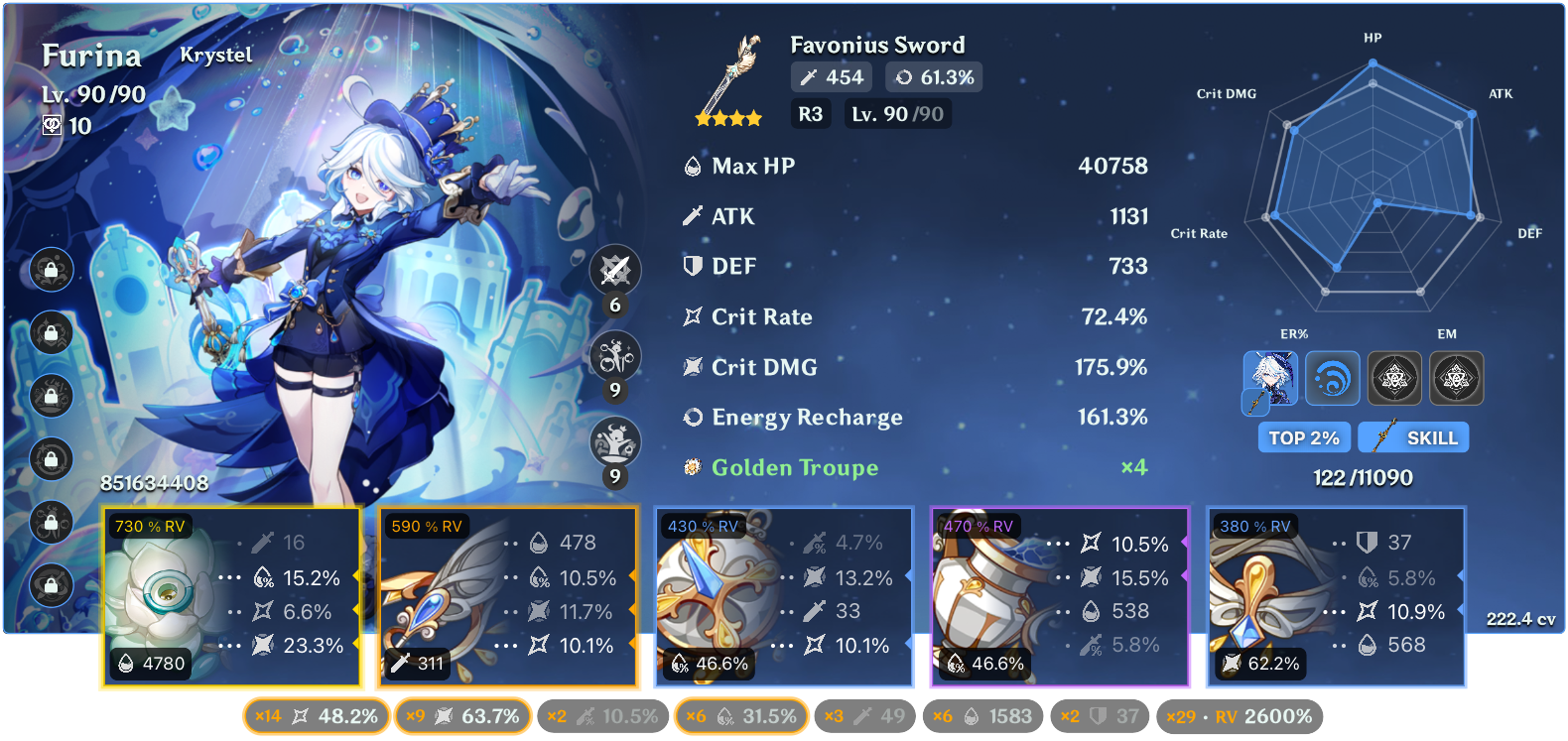This screenshot has width=1568, height=741.
Task: Click the R3 refinement badge
Action: tap(810, 113)
